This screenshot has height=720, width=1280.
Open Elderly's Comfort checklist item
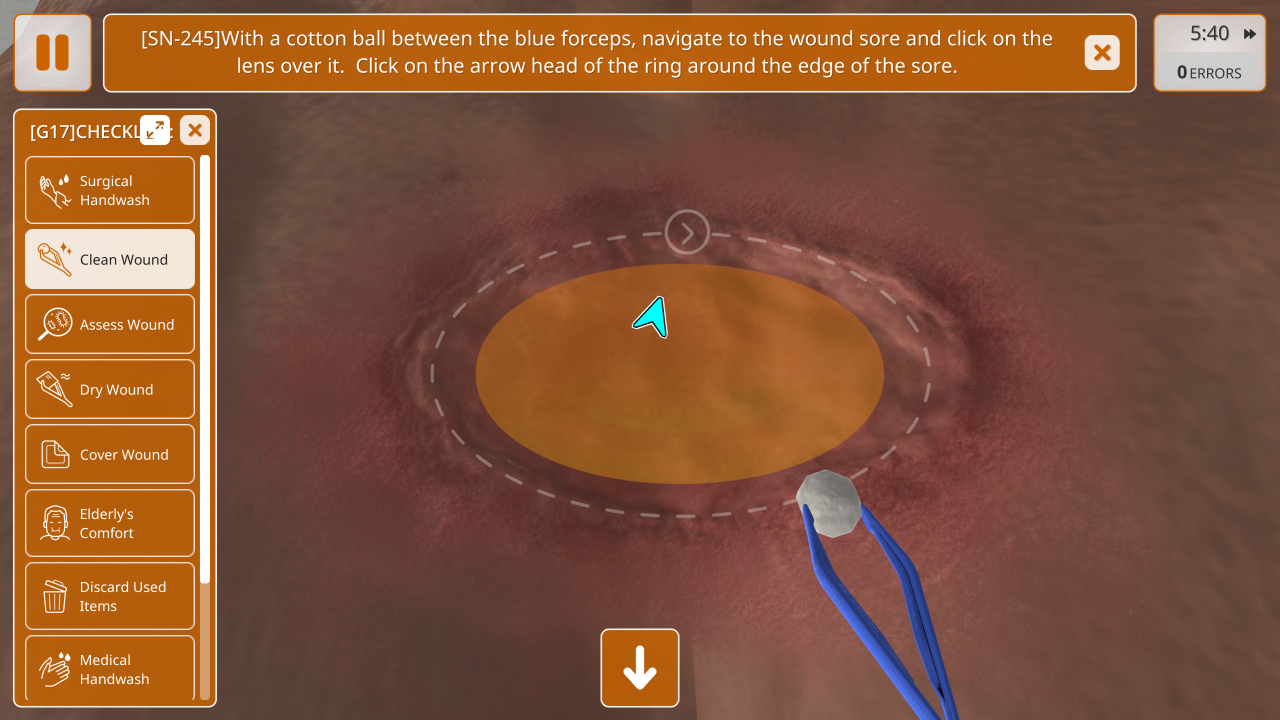(x=110, y=523)
